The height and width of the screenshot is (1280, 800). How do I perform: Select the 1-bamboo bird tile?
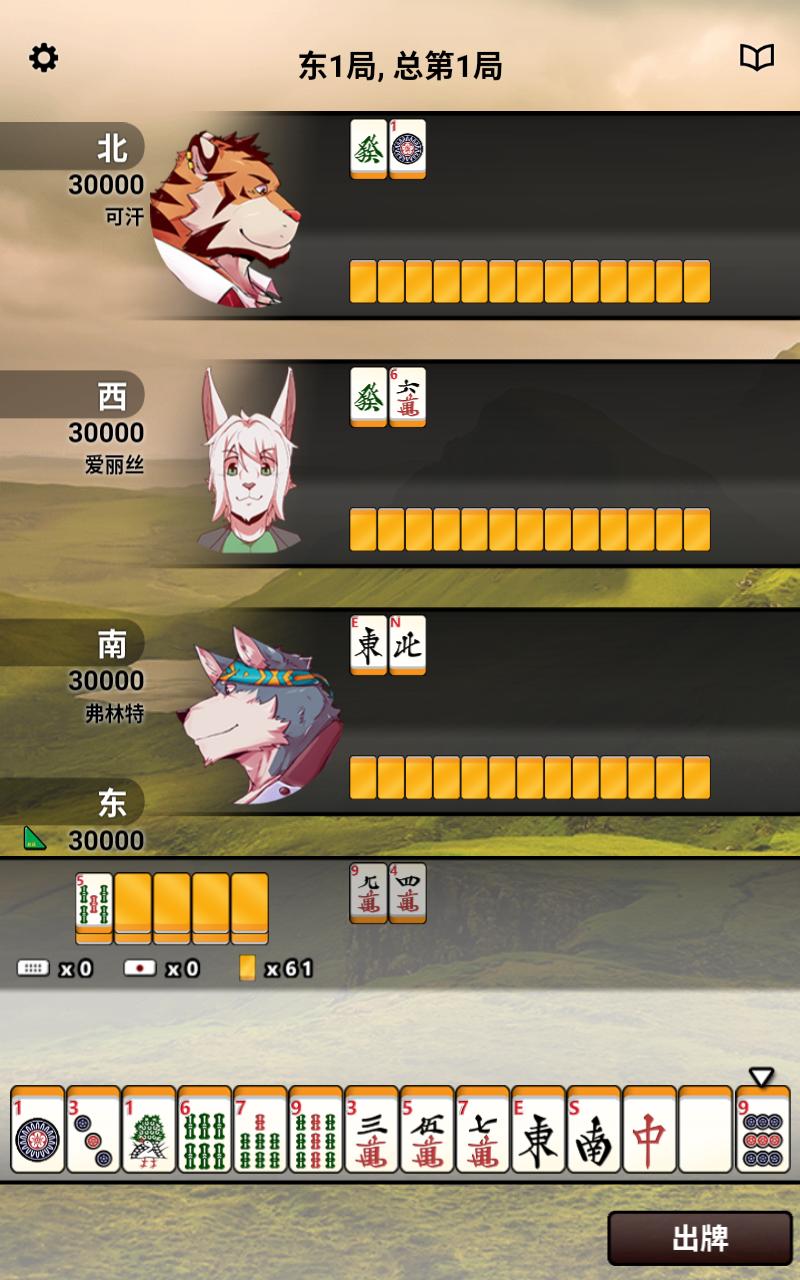pos(149,1130)
